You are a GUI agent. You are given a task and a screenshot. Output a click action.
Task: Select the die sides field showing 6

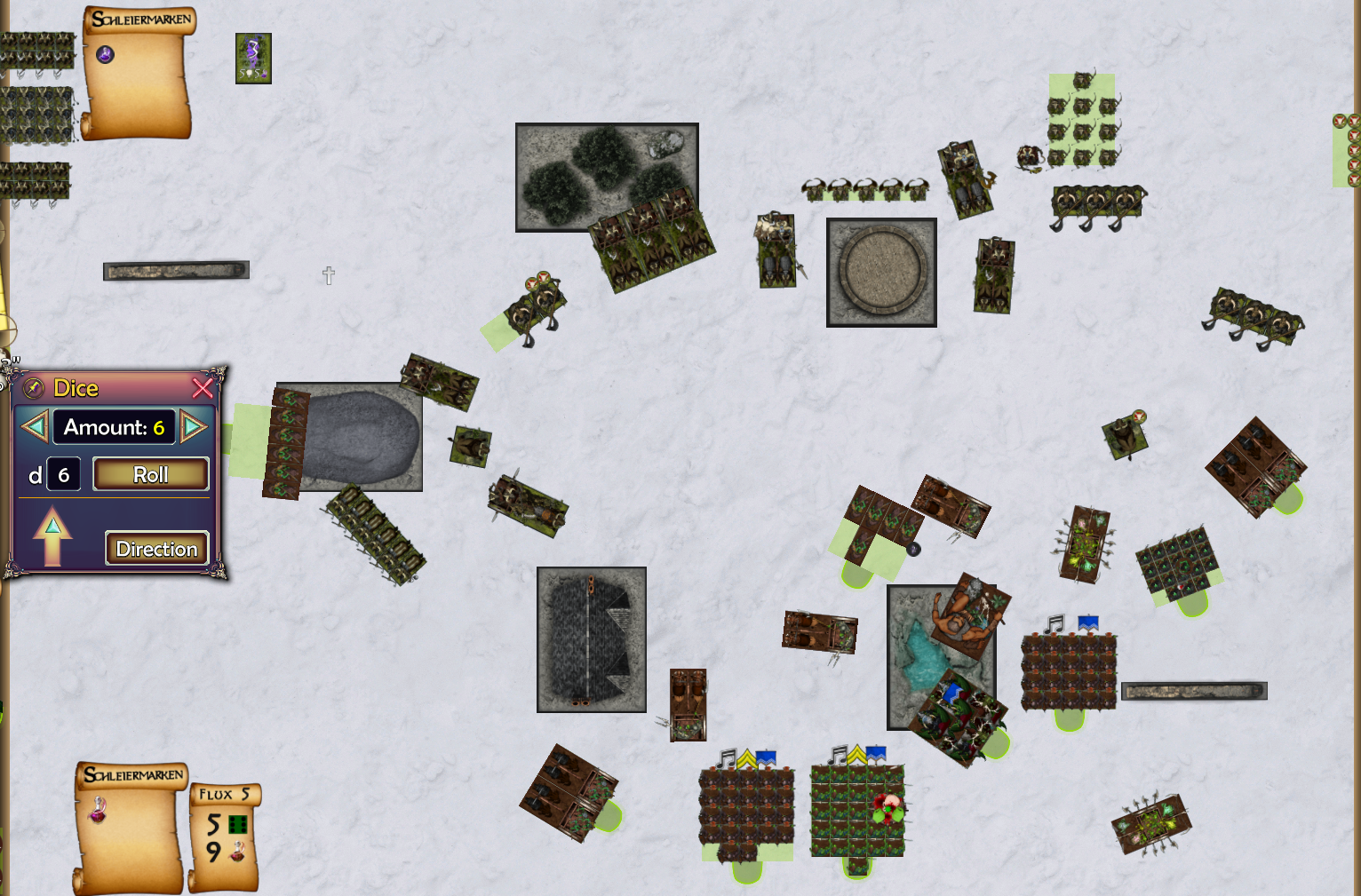point(64,475)
